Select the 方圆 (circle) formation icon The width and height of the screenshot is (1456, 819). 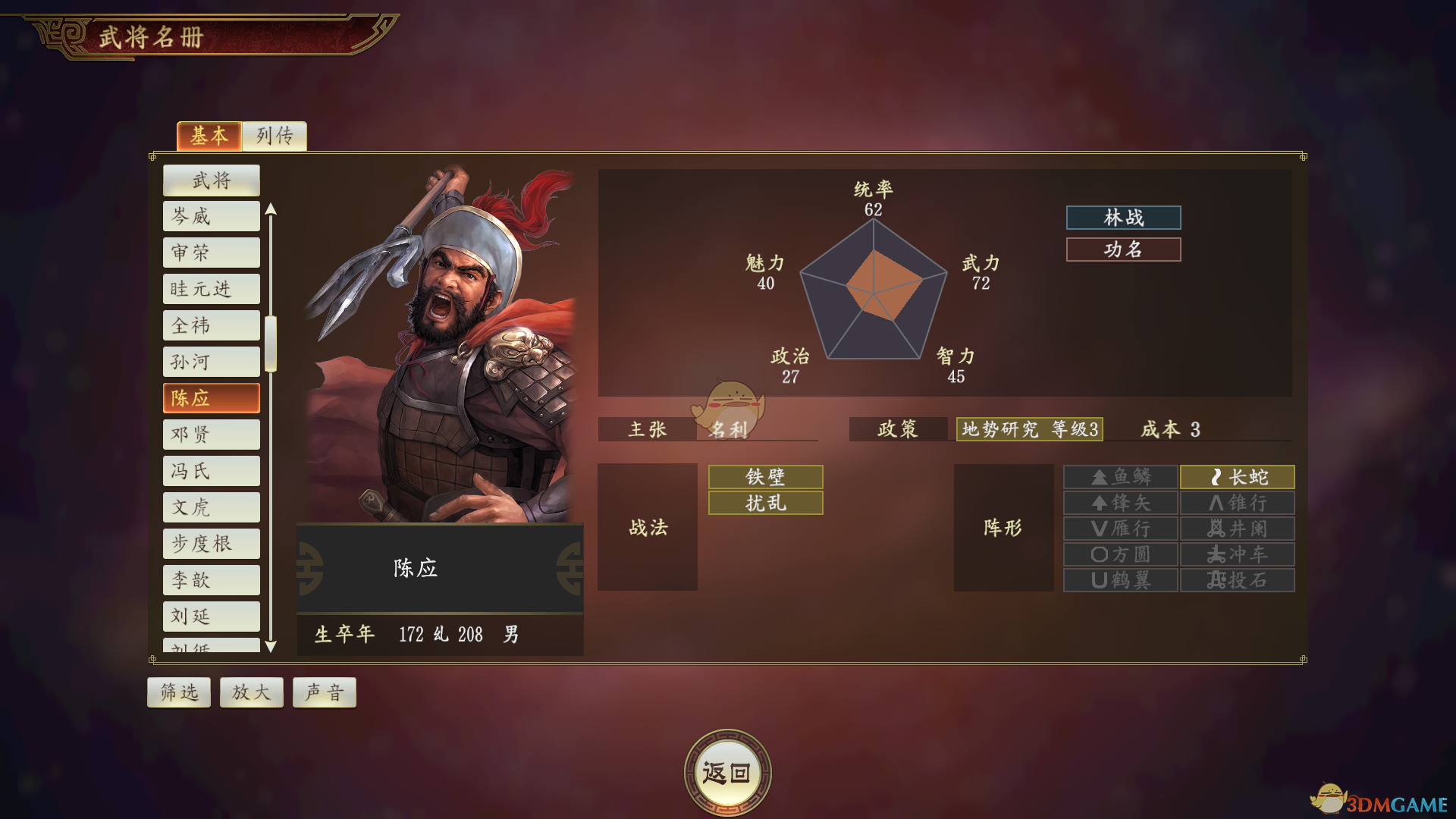[1120, 554]
